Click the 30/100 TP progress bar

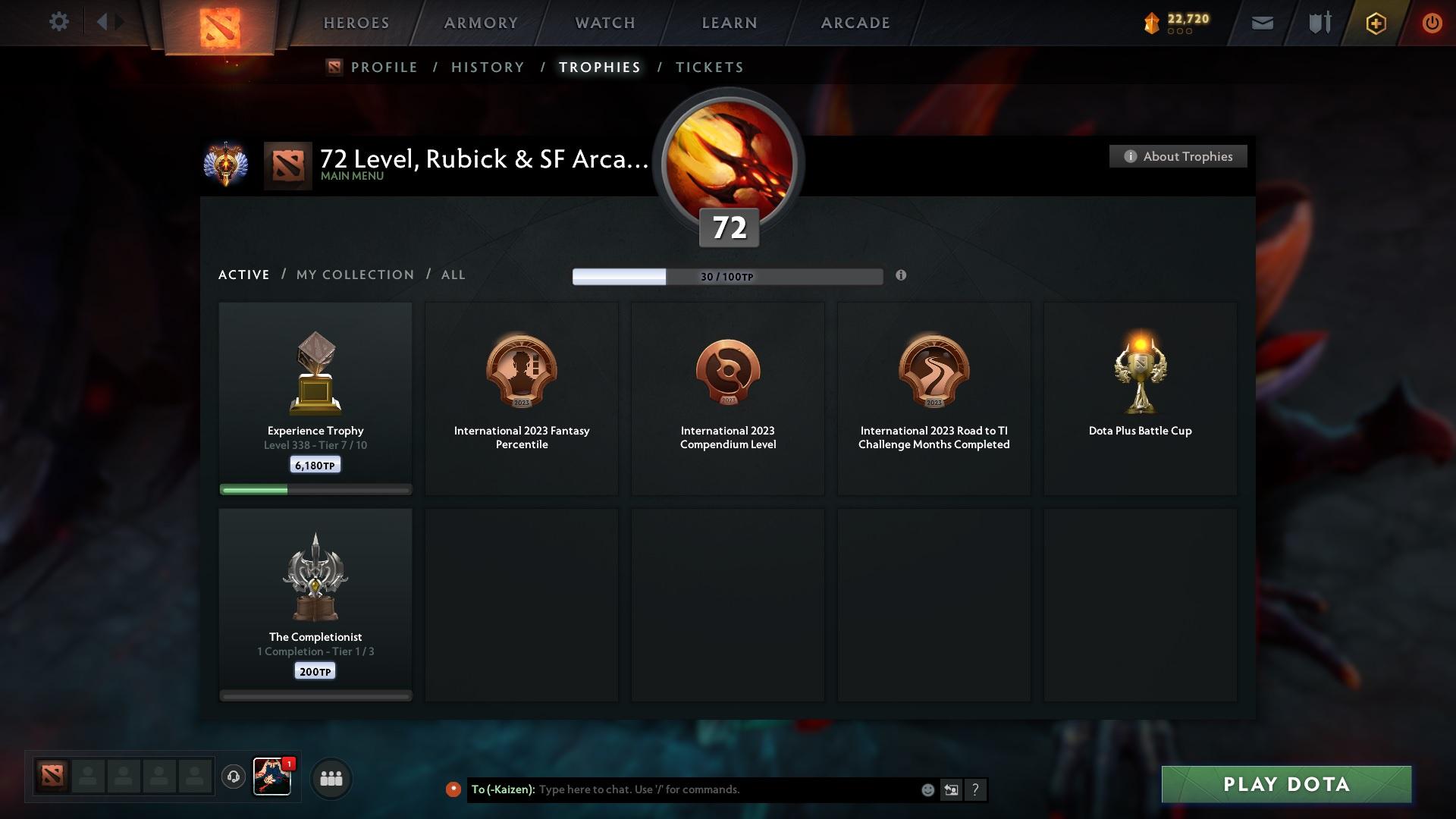coord(728,276)
